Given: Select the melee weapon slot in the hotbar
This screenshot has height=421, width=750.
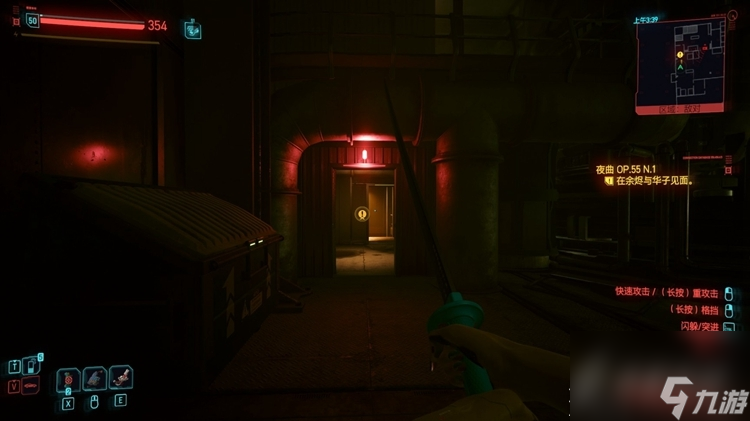Looking at the screenshot, I should pyautogui.click(x=94, y=378).
